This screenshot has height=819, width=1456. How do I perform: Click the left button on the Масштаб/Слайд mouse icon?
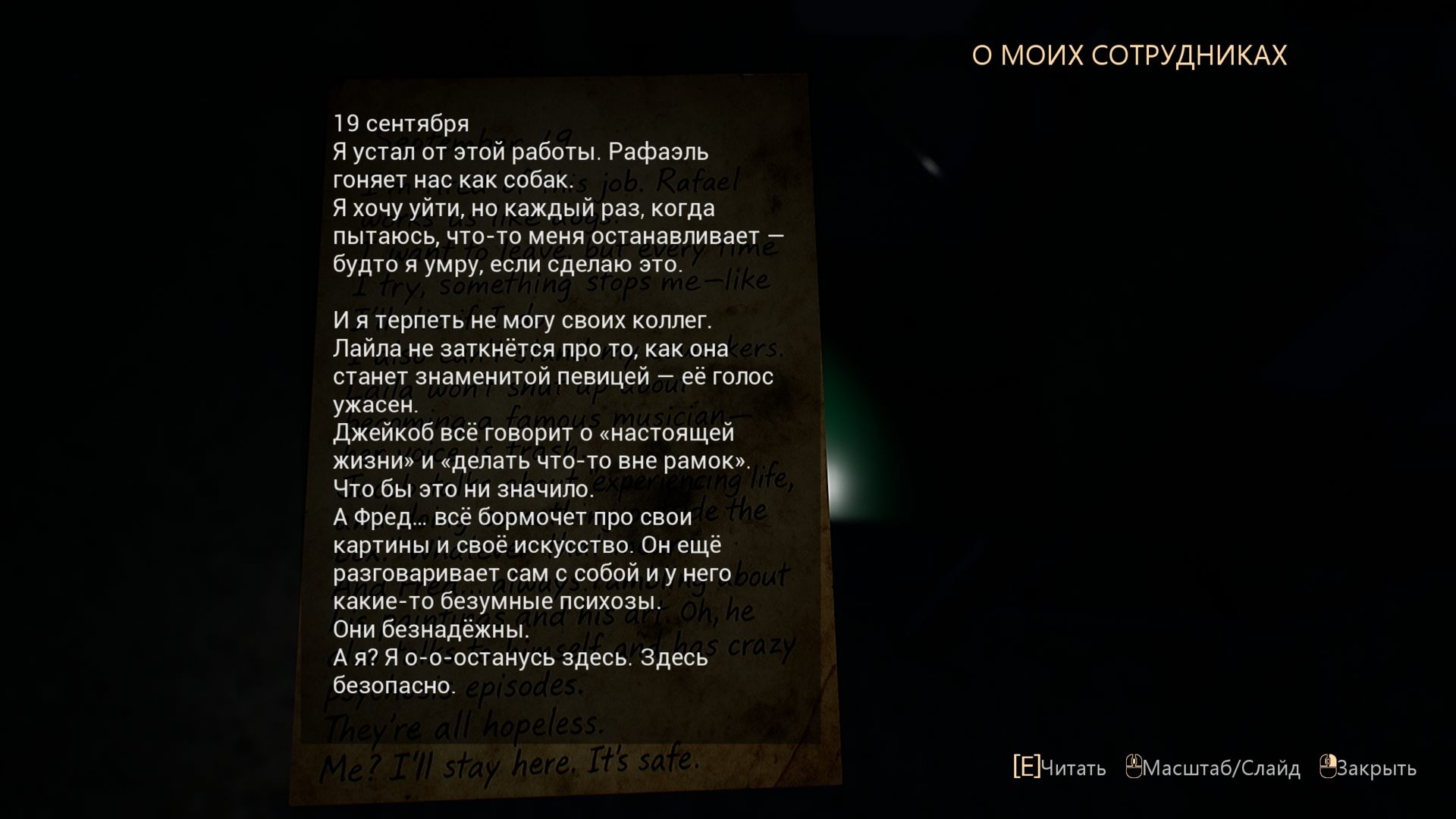click(x=1130, y=761)
